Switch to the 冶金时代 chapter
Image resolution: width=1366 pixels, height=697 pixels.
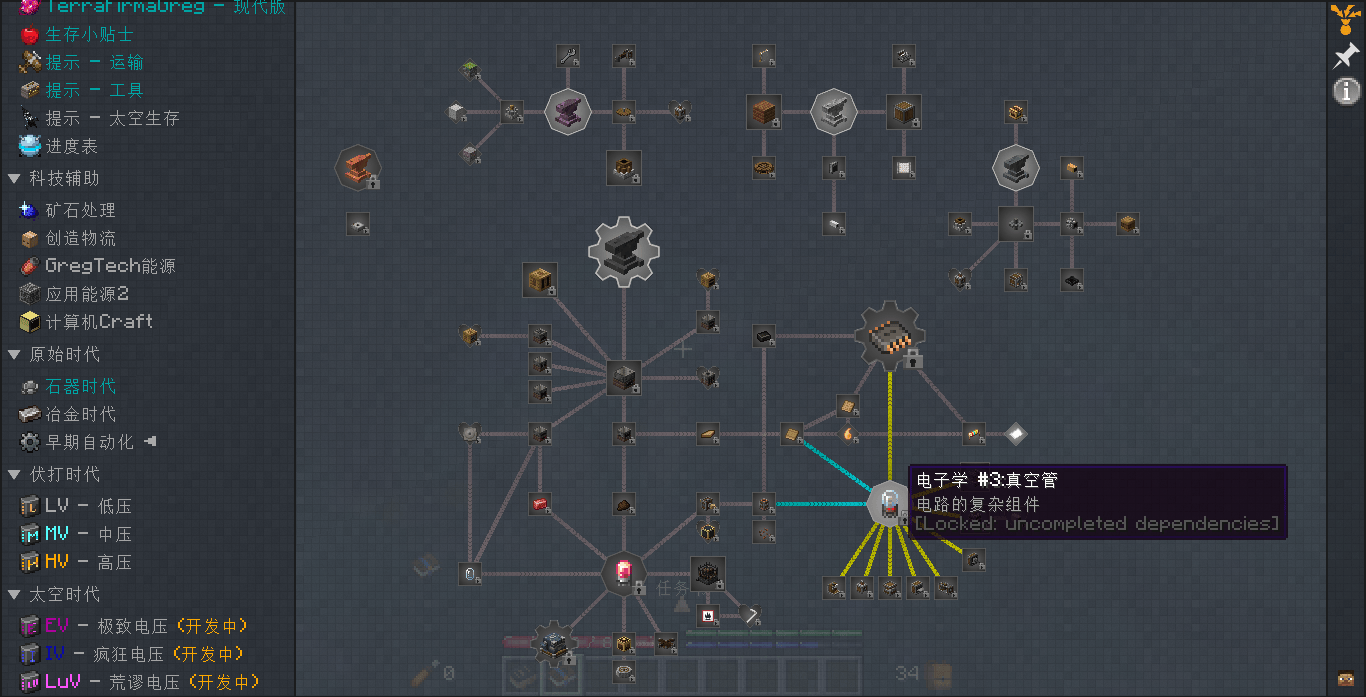pyautogui.click(x=80, y=414)
